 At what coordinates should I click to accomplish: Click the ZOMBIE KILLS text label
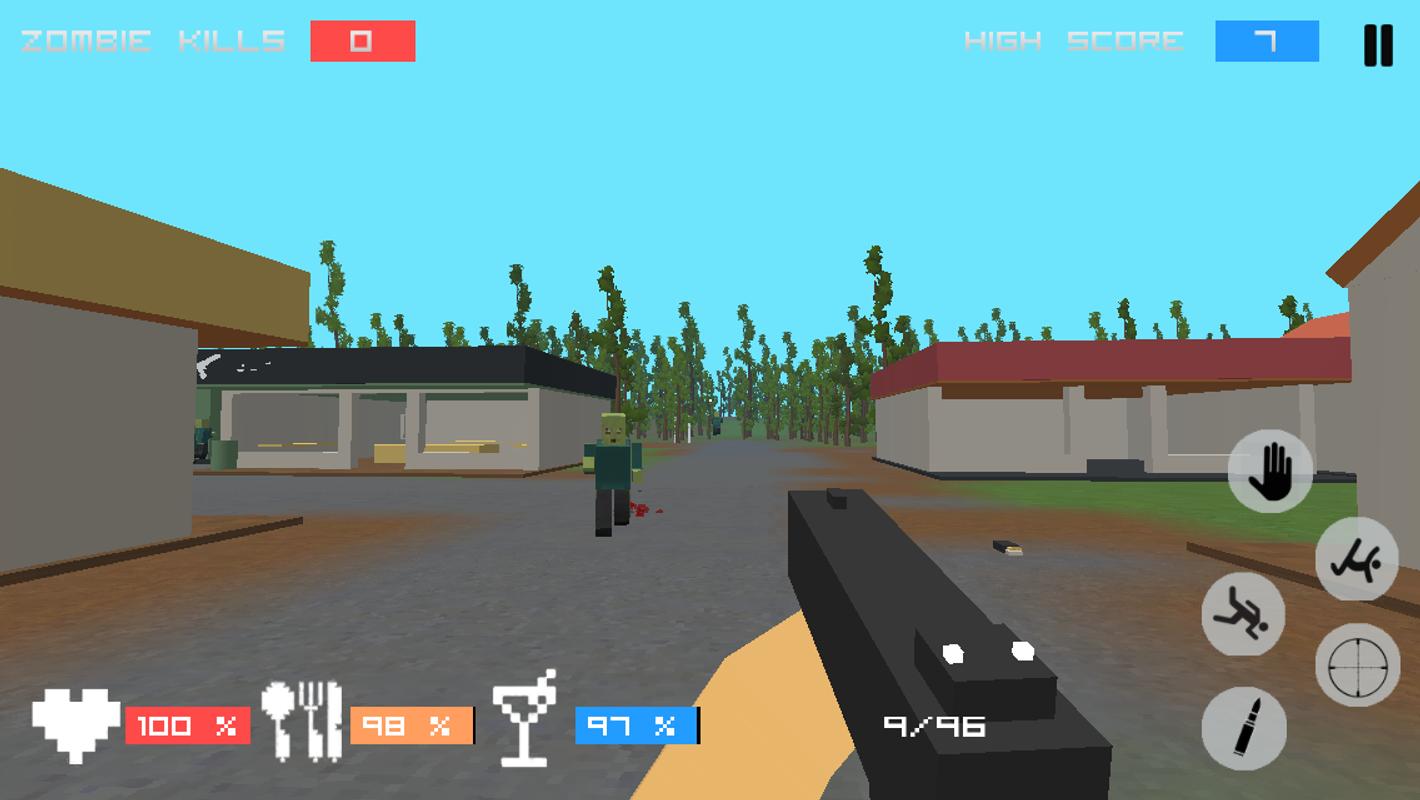pyautogui.click(x=148, y=41)
